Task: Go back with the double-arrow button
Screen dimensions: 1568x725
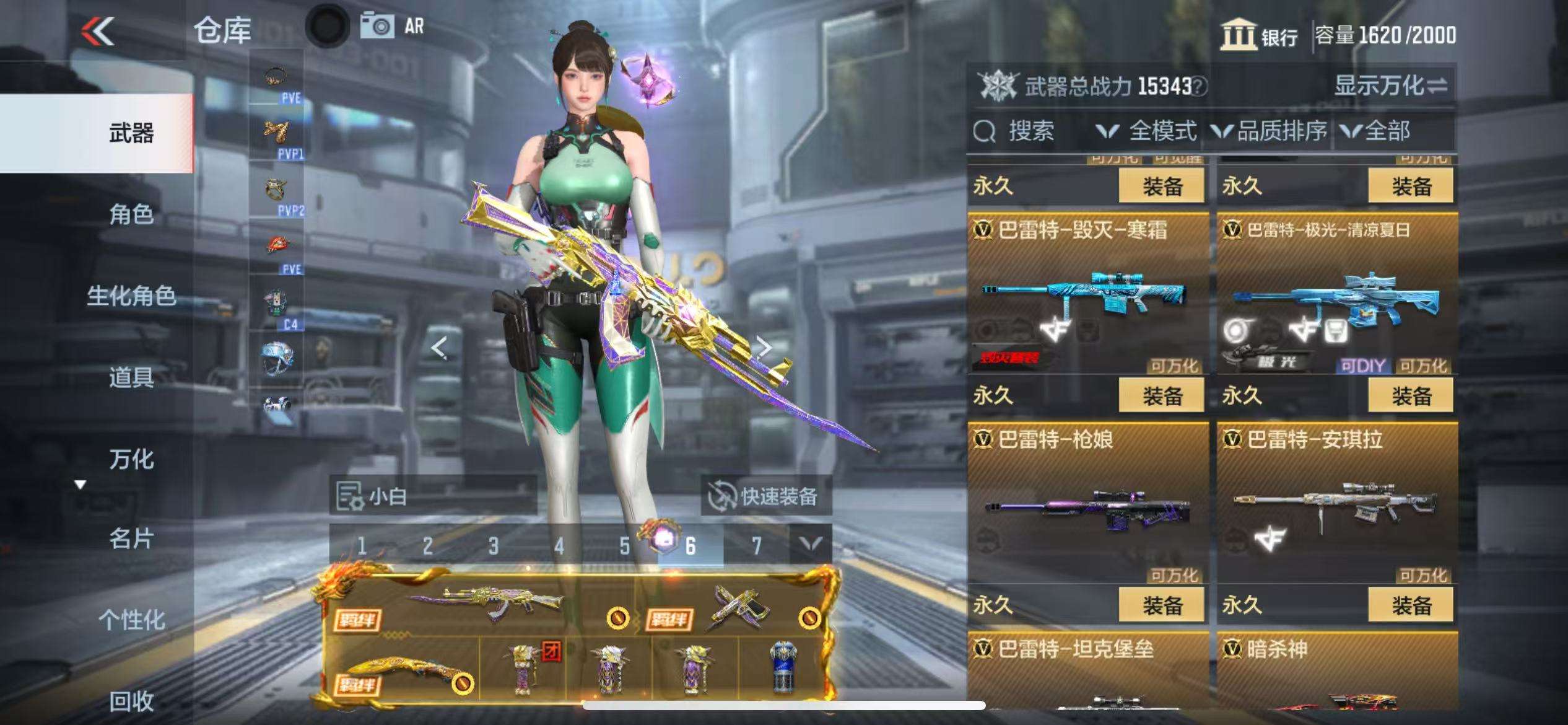Action: coord(98,31)
